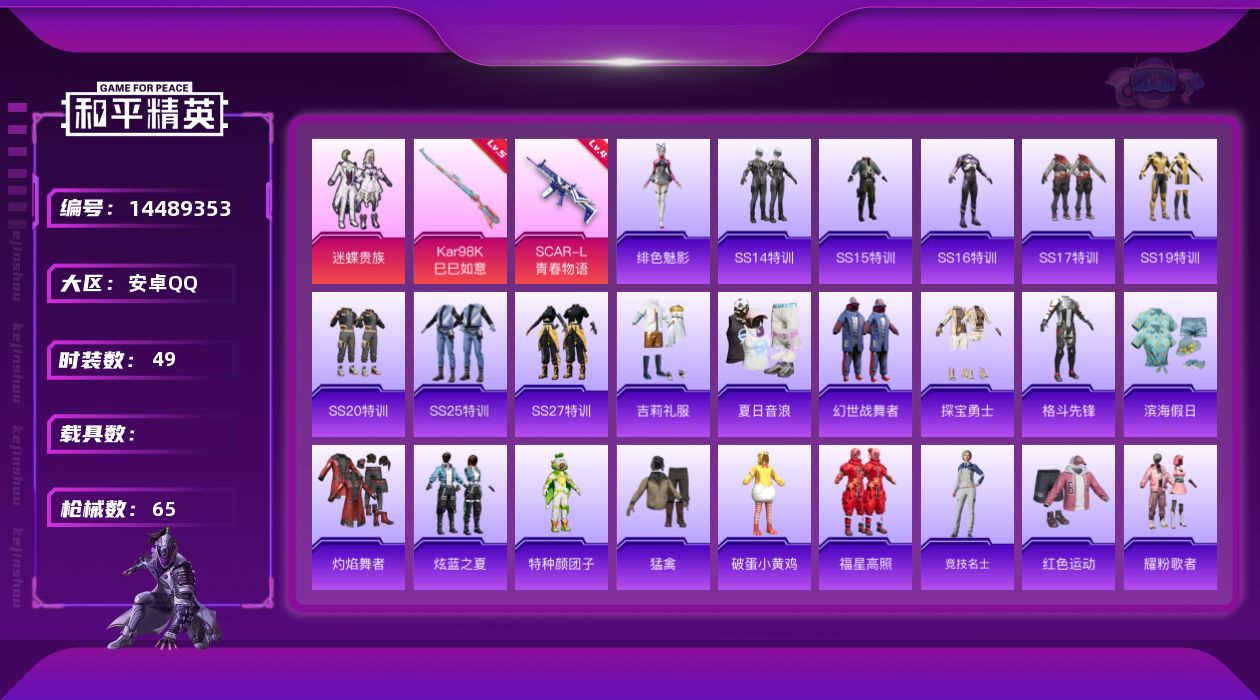
Task: Select the 破蛋小黄鸡 chicken costume card
Action: pos(764,517)
